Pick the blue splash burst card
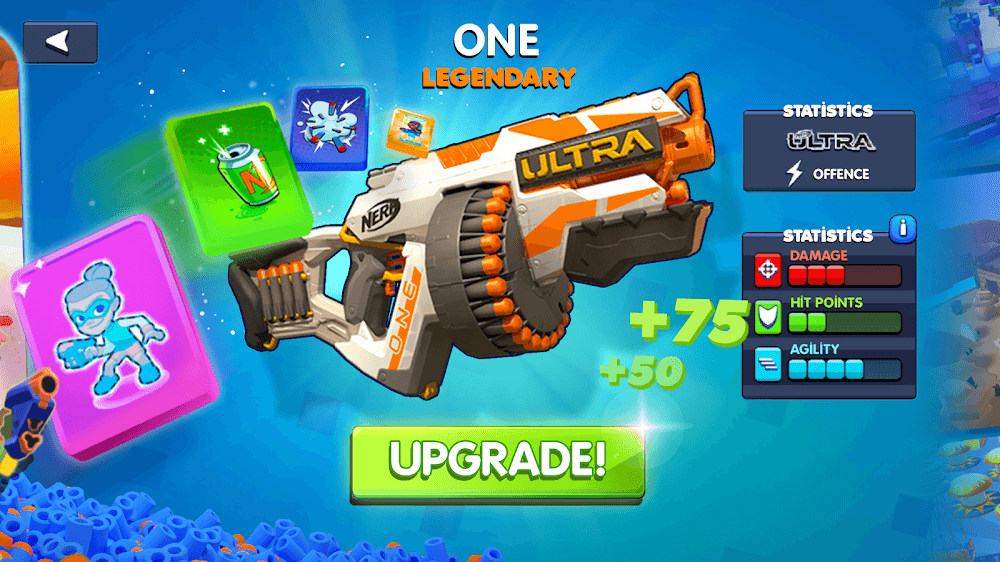Viewport: 1000px width, 562px height. pyautogui.click(x=329, y=127)
